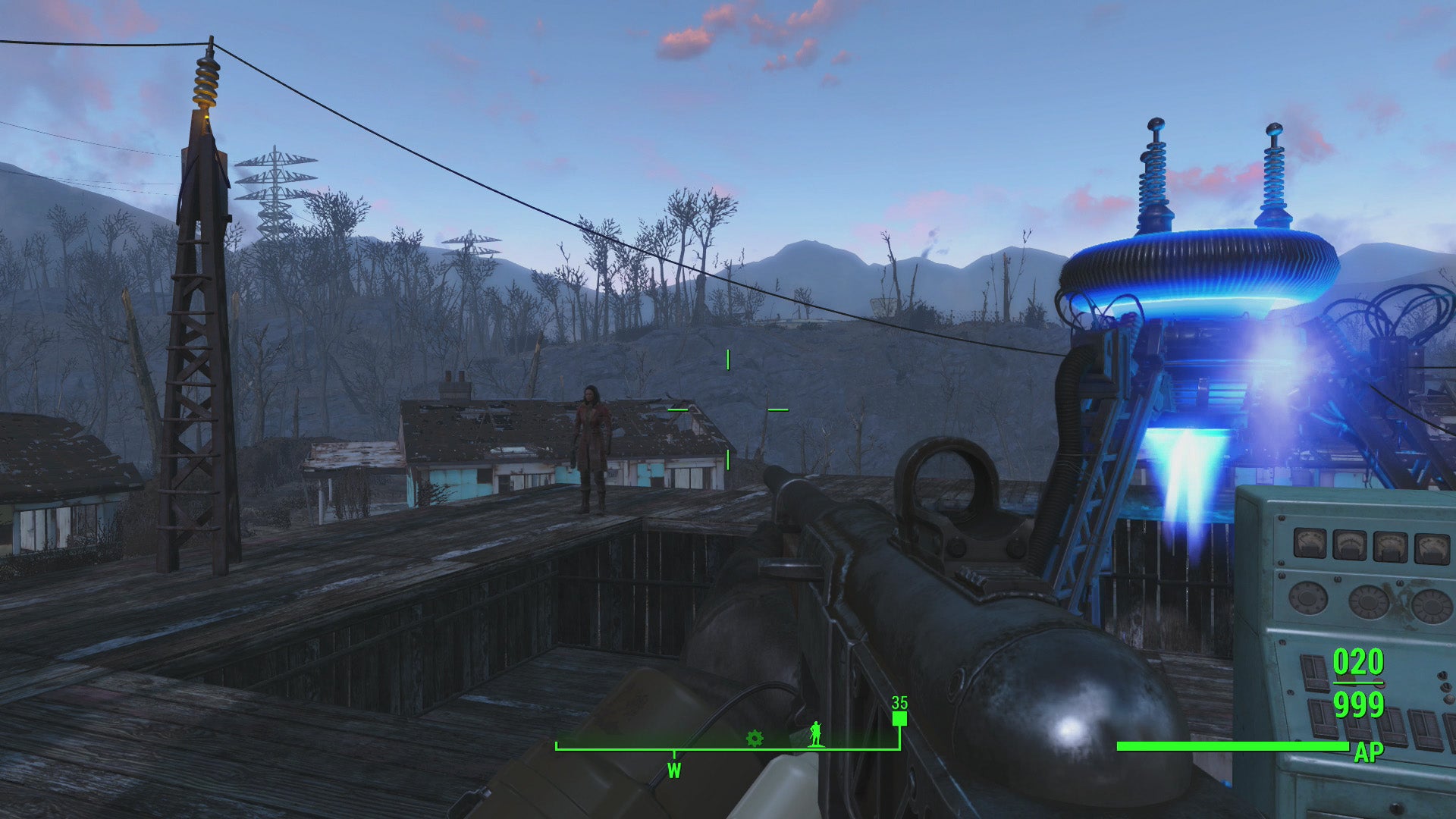This screenshot has width=1456, height=819.
Task: Click the gear settlement marker on the compass
Action: pyautogui.click(x=755, y=737)
